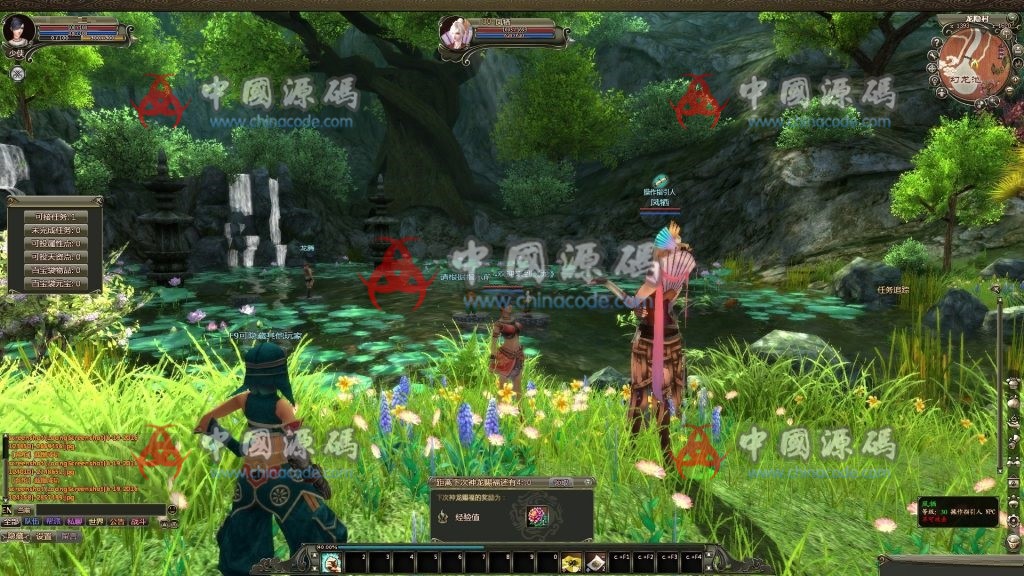1024x576 pixels.
Task: Select the target's portrait frame
Action: (456, 32)
